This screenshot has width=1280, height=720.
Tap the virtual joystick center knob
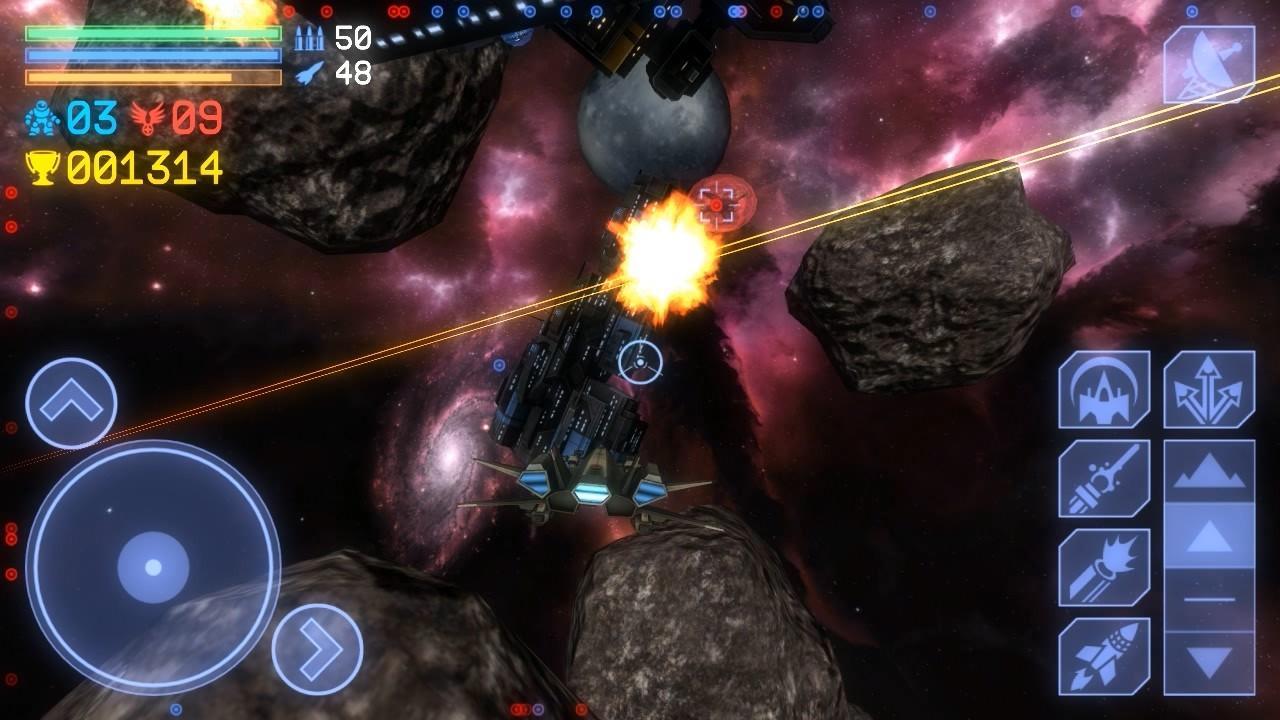pyautogui.click(x=153, y=567)
